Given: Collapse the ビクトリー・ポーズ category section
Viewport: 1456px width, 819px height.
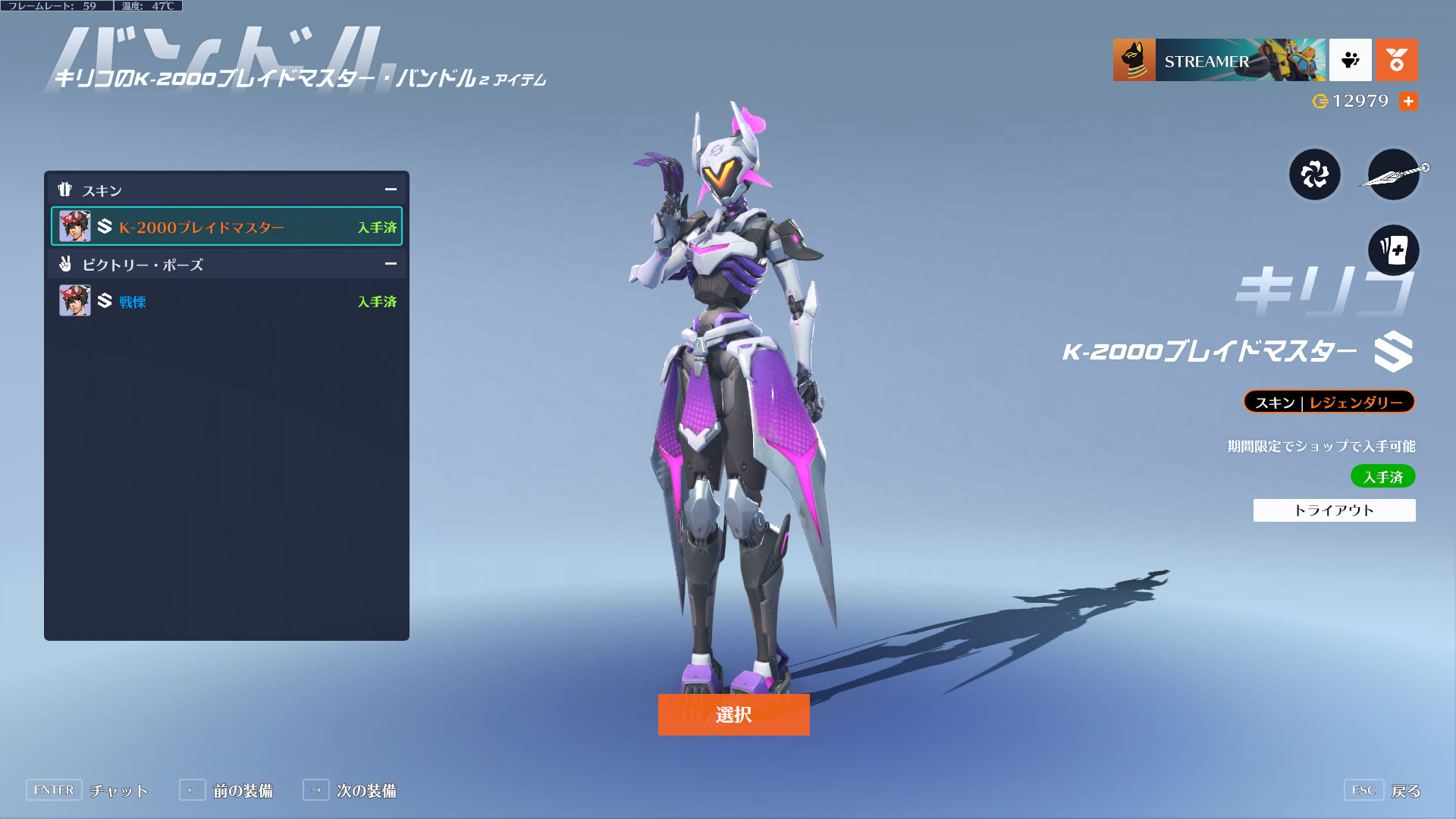Looking at the screenshot, I should pyautogui.click(x=391, y=264).
